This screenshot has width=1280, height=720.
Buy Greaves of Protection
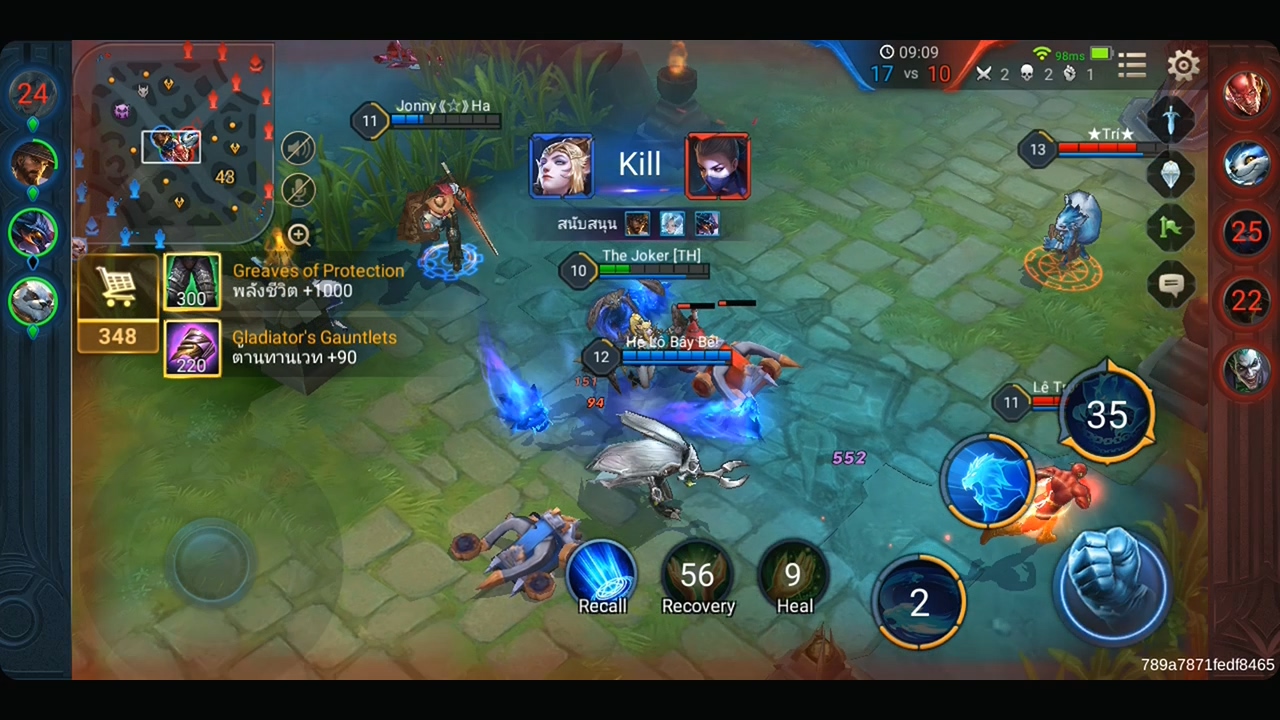pyautogui.click(x=192, y=281)
